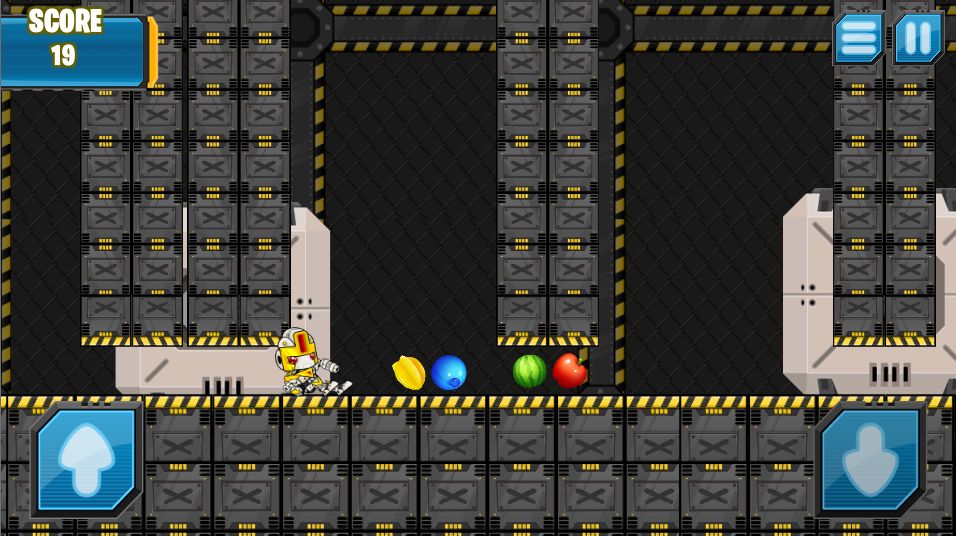Open the menu with the three-line button
Image resolution: width=956 pixels, height=536 pixels.
pyautogui.click(x=858, y=39)
